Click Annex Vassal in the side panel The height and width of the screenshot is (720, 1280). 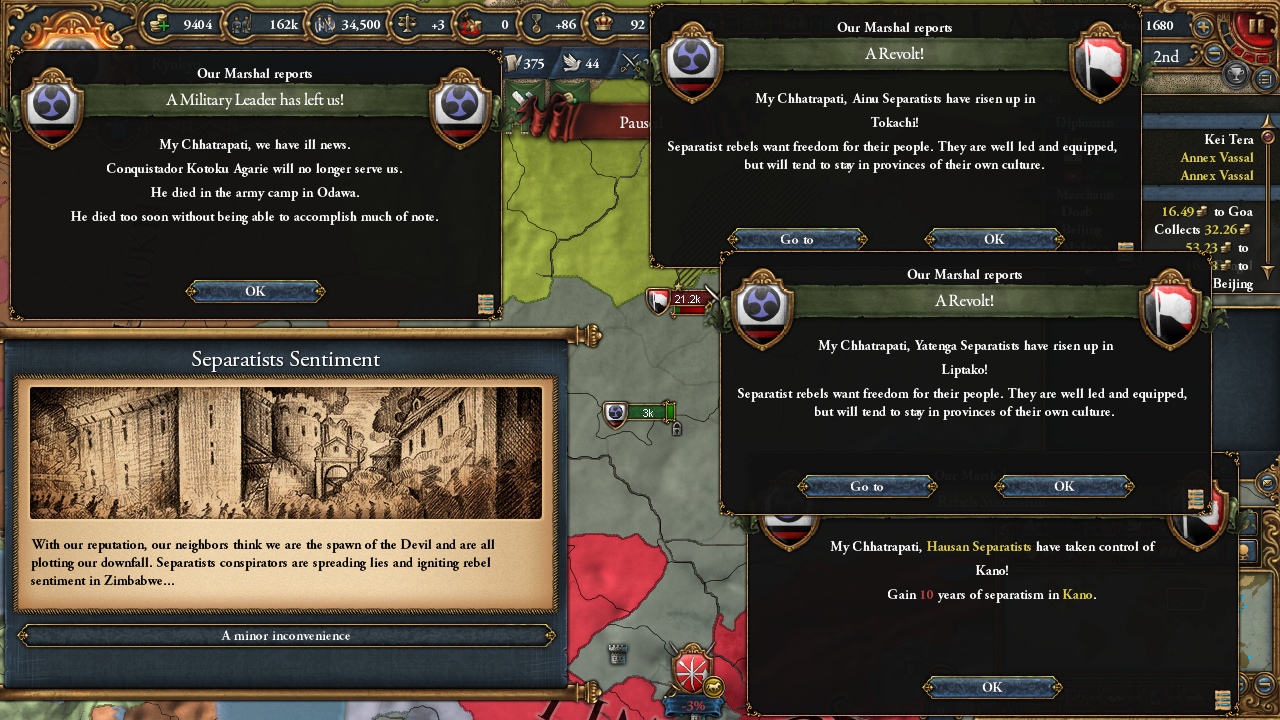1216,157
